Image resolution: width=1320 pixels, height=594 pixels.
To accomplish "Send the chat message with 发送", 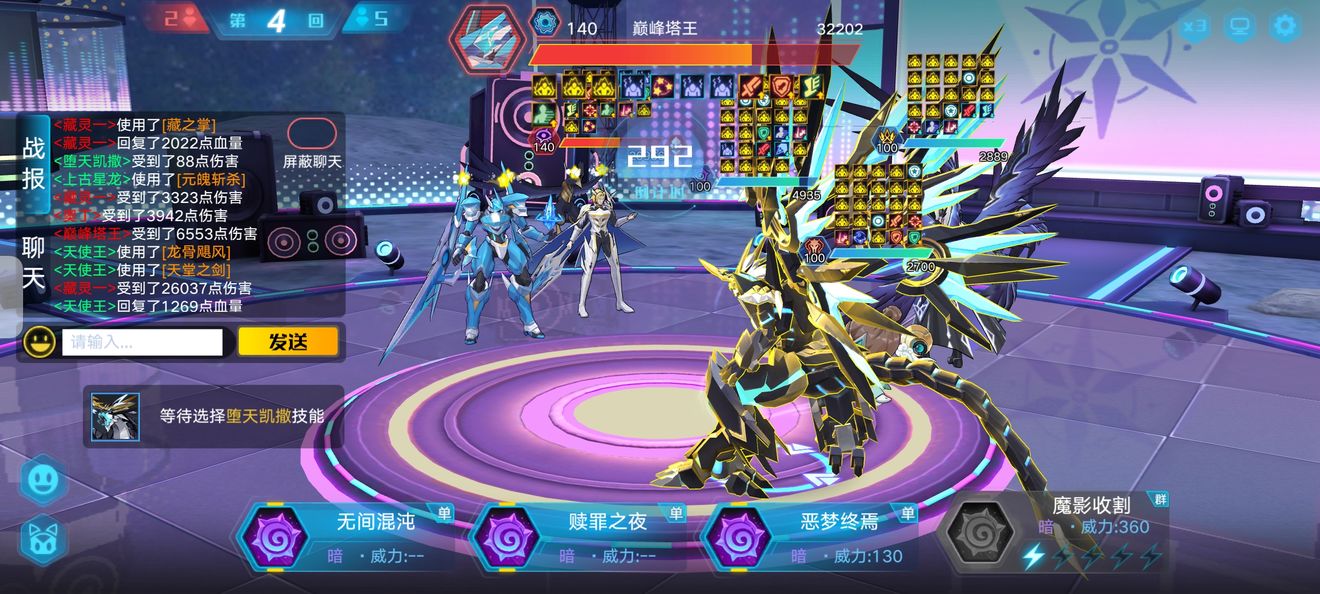I will pyautogui.click(x=288, y=342).
